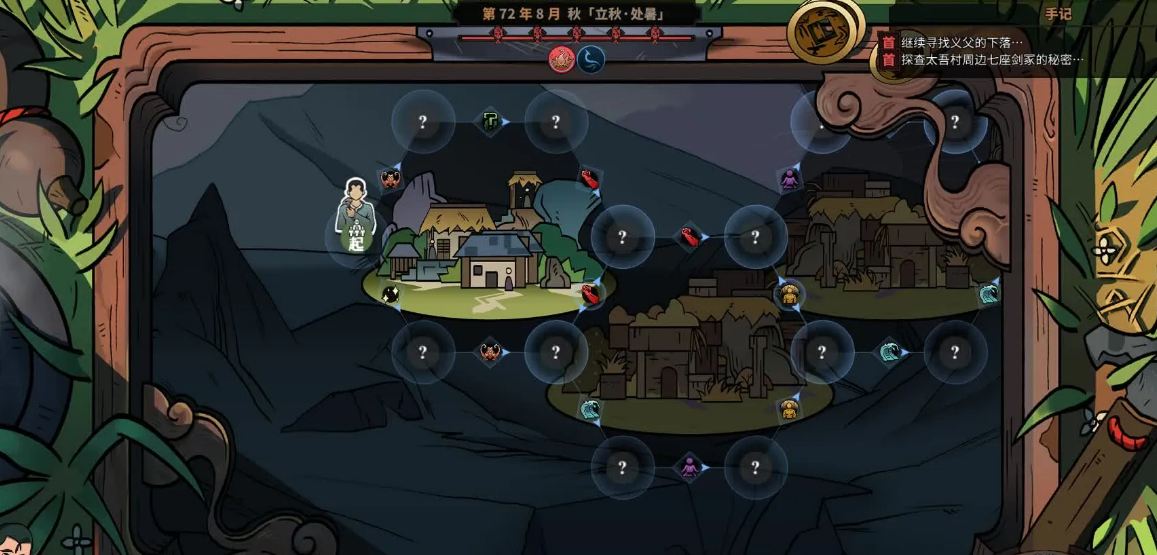This screenshot has height=555, width=1157.
Task: Select the green path marker icon
Action: tap(489, 122)
